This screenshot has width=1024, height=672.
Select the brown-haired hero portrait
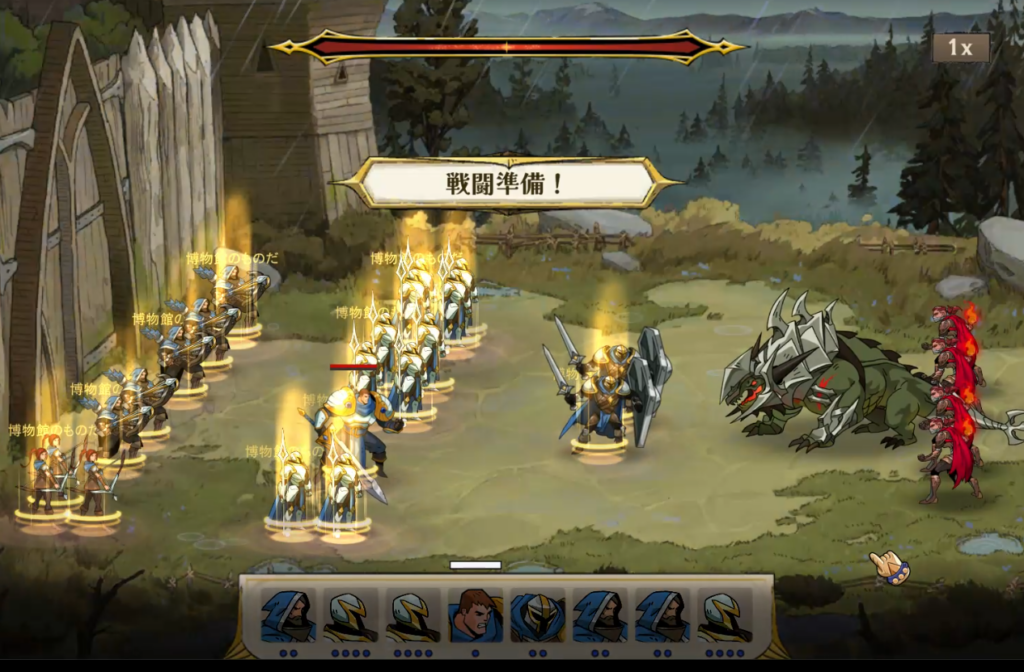475,615
